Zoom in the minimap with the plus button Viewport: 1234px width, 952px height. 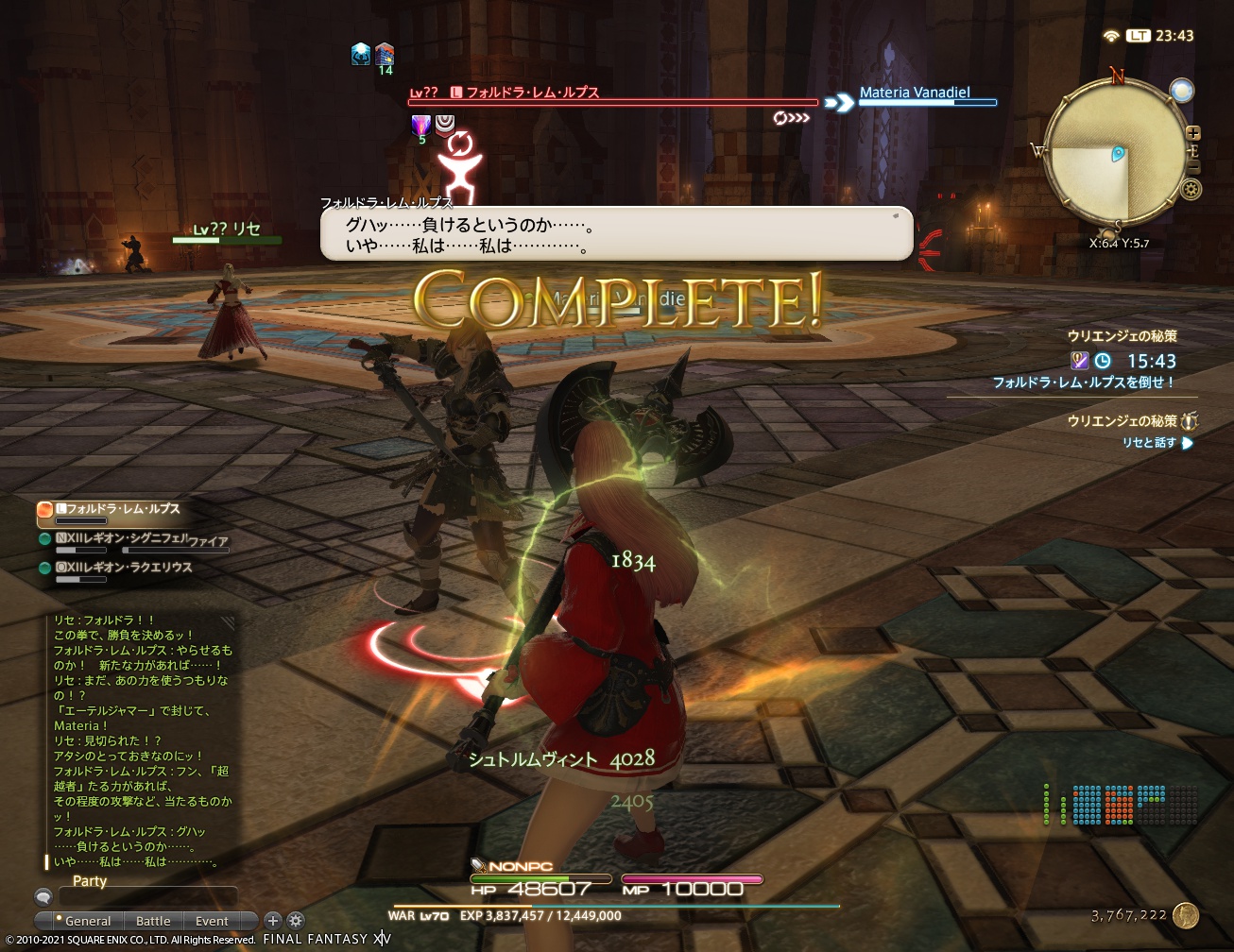pyautogui.click(x=1193, y=132)
